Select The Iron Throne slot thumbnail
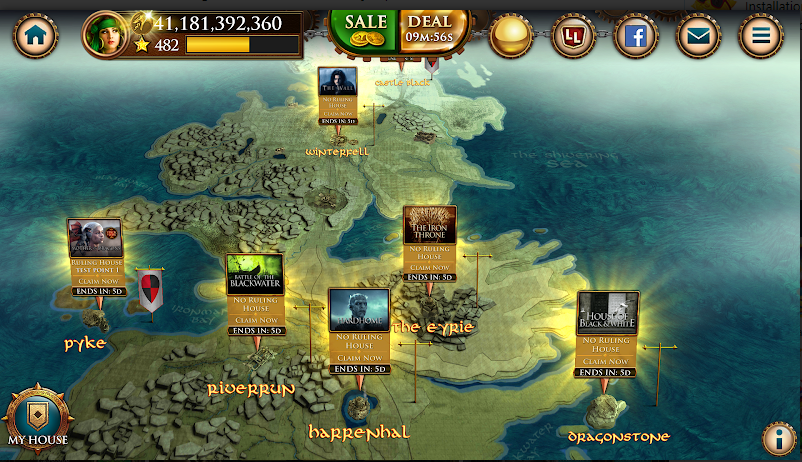802x462 pixels. 429,225
